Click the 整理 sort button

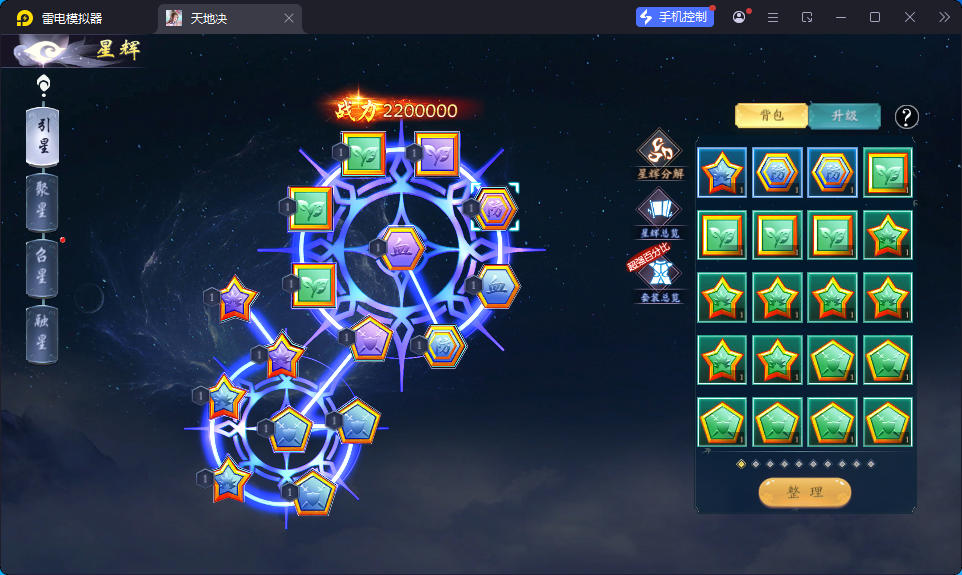pos(804,492)
